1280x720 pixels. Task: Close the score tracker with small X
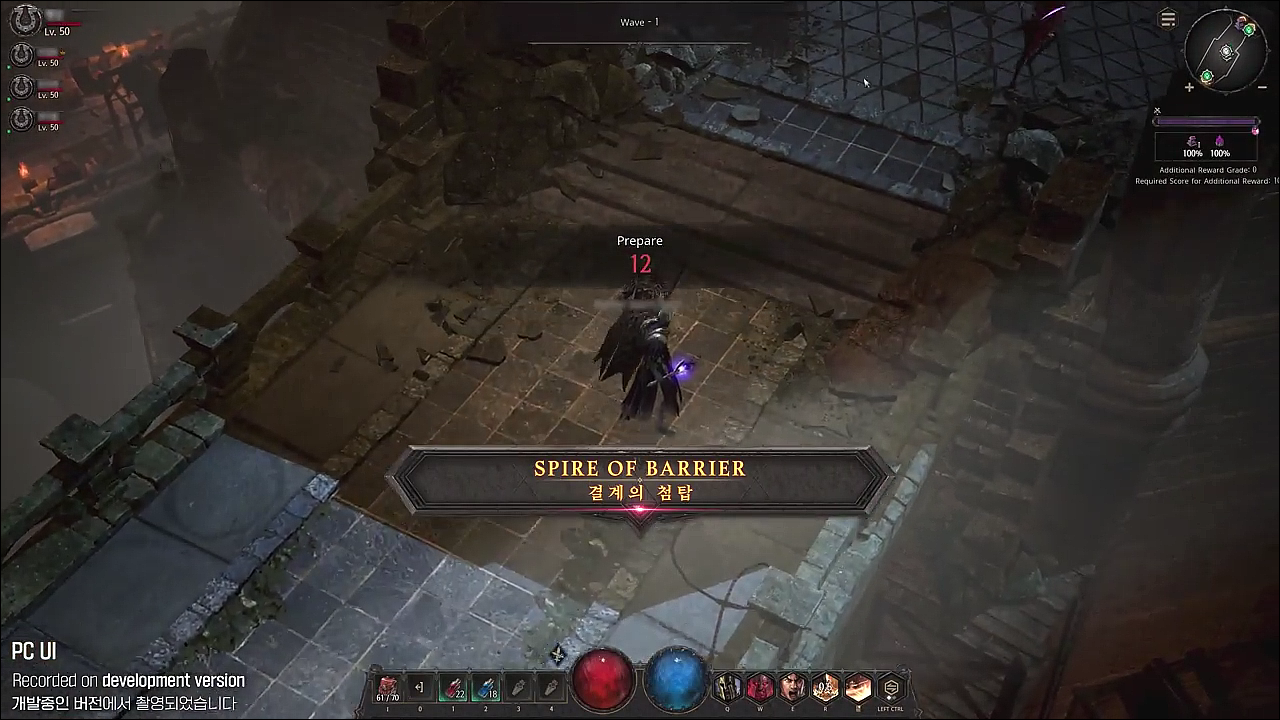click(x=1157, y=111)
